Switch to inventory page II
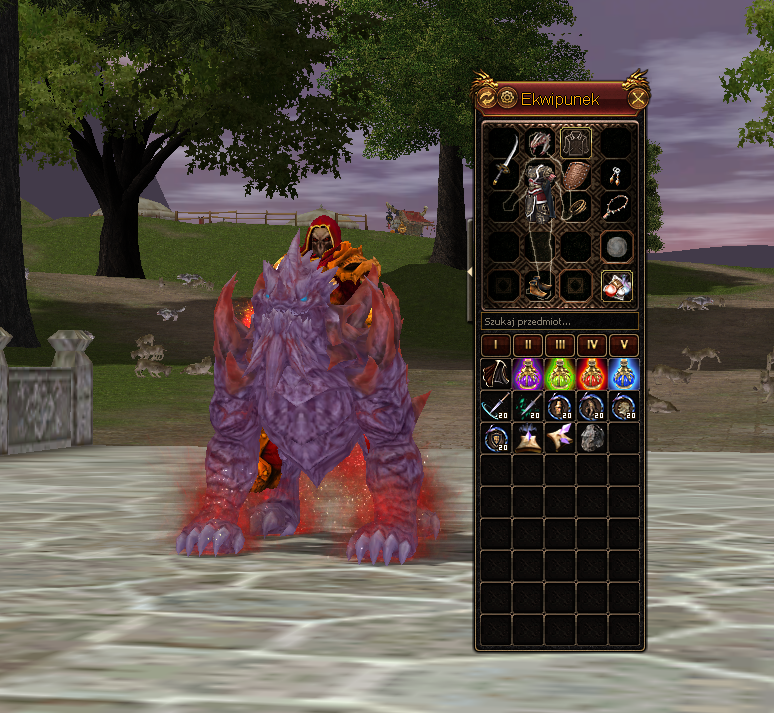This screenshot has height=713, width=774. pyautogui.click(x=528, y=346)
